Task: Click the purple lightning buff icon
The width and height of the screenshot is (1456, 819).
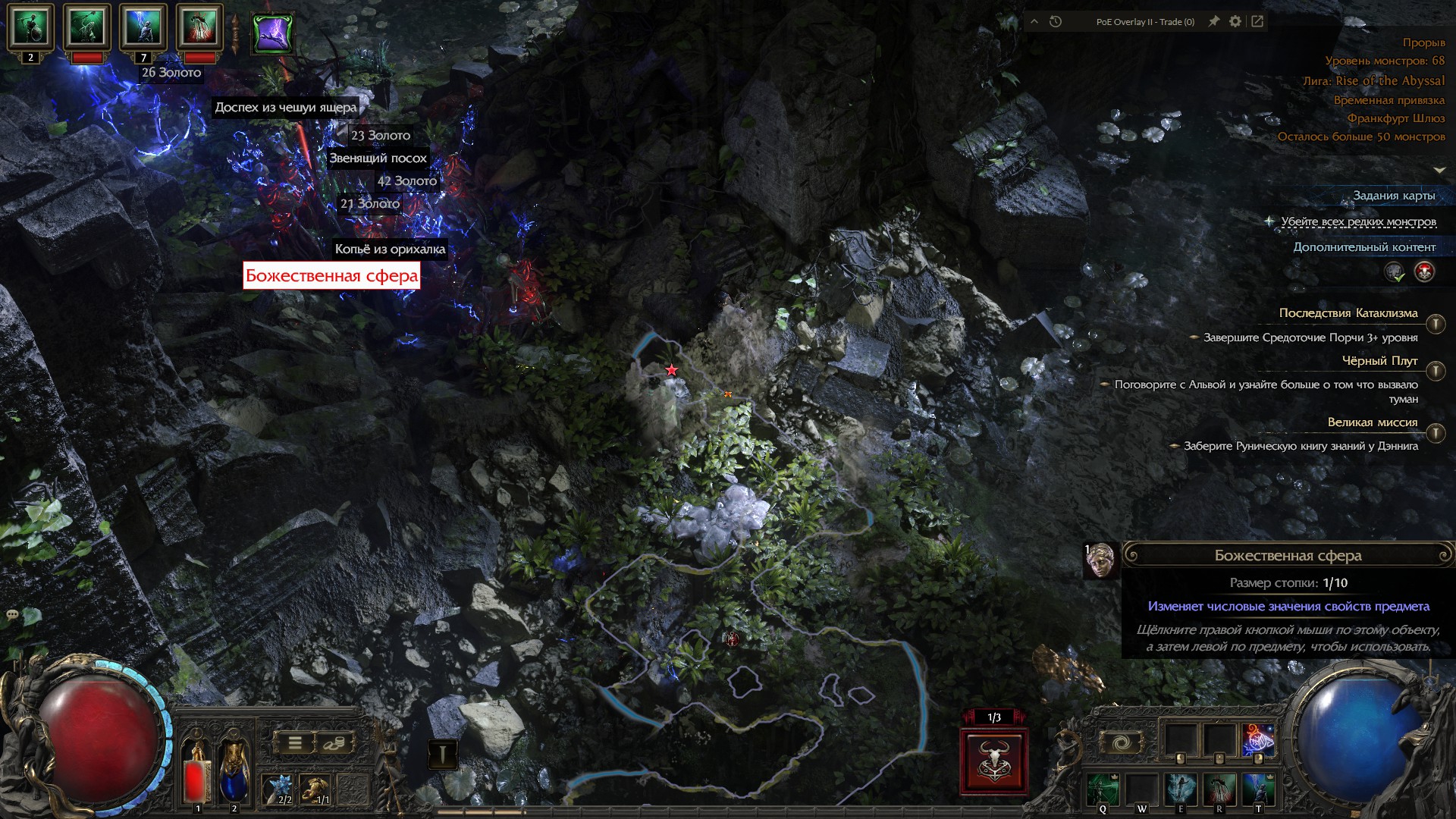Action: (x=272, y=33)
